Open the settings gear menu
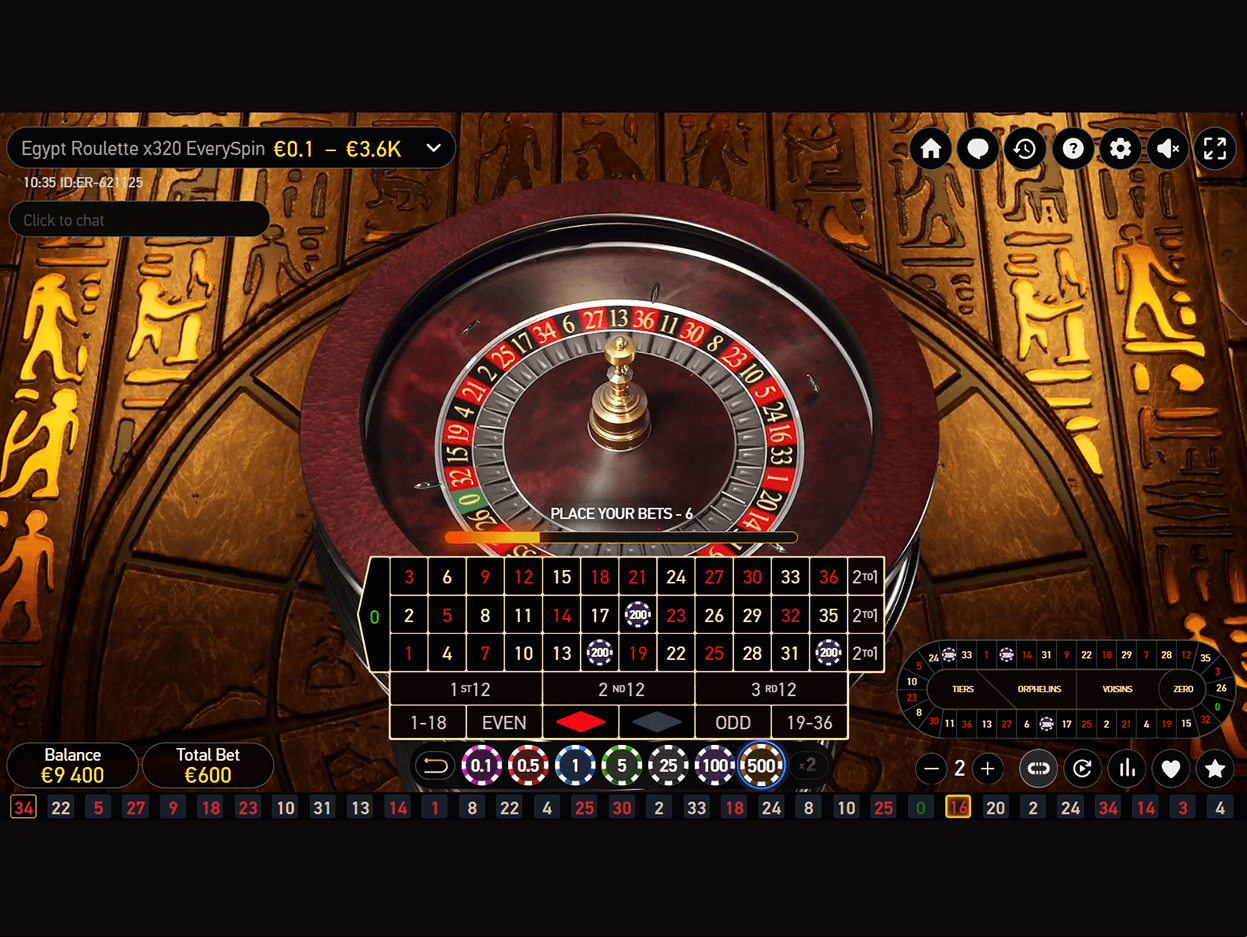The image size is (1247, 937). click(1120, 149)
